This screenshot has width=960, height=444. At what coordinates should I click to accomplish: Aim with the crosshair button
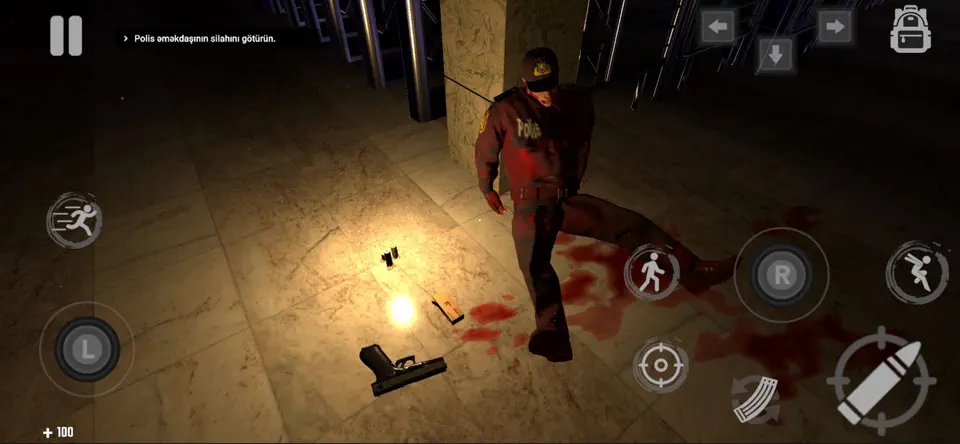point(660,364)
